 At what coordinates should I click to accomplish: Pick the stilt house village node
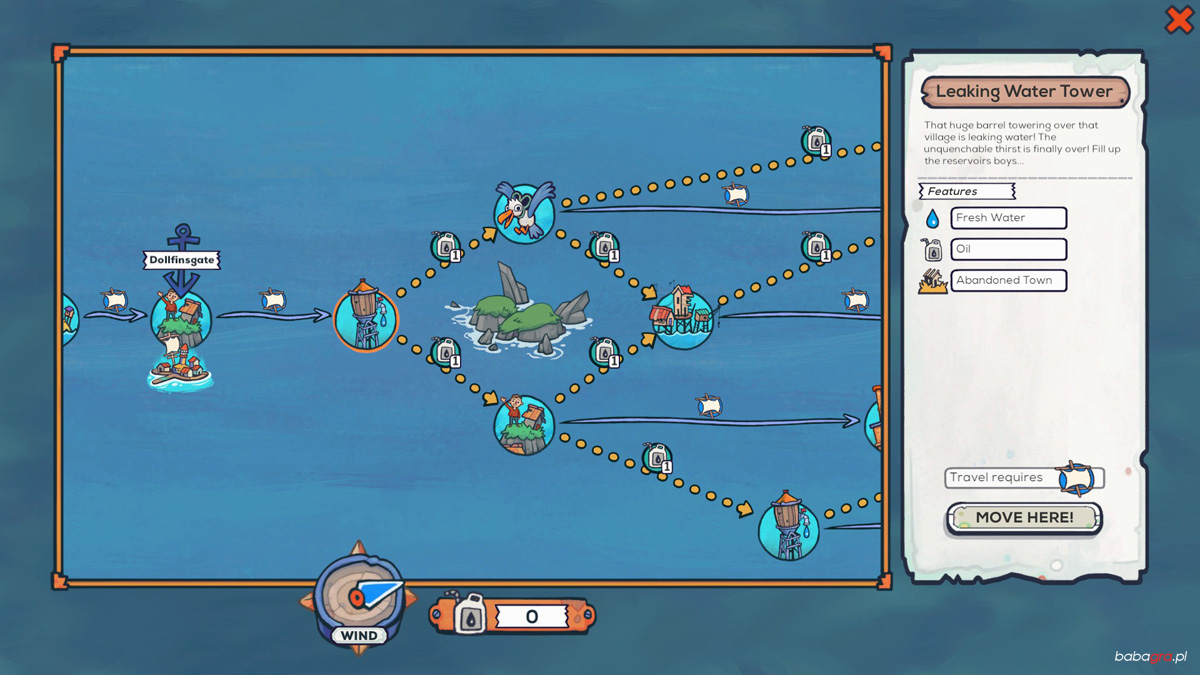click(x=683, y=317)
